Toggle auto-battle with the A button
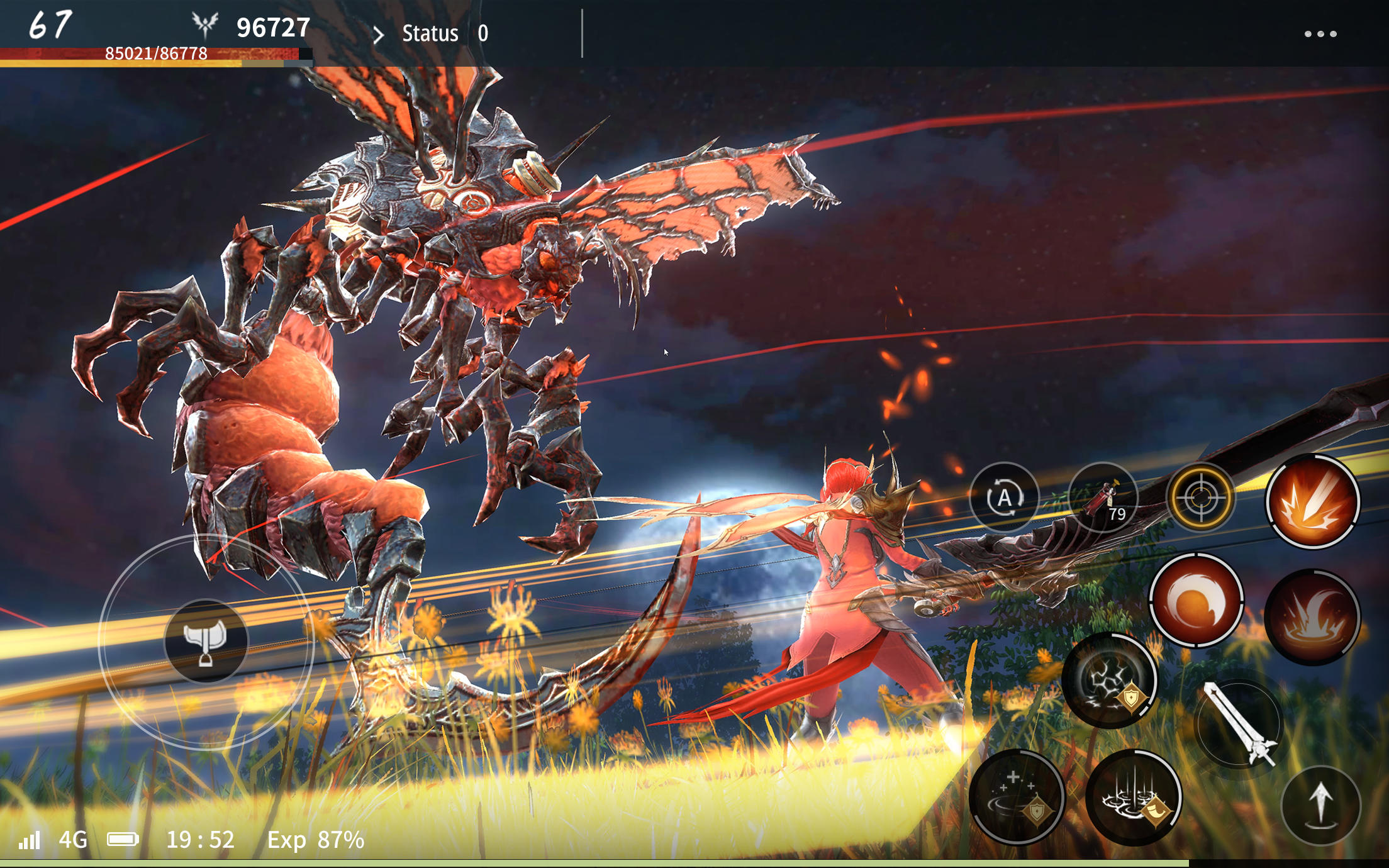The image size is (1389, 868). pyautogui.click(x=1005, y=497)
